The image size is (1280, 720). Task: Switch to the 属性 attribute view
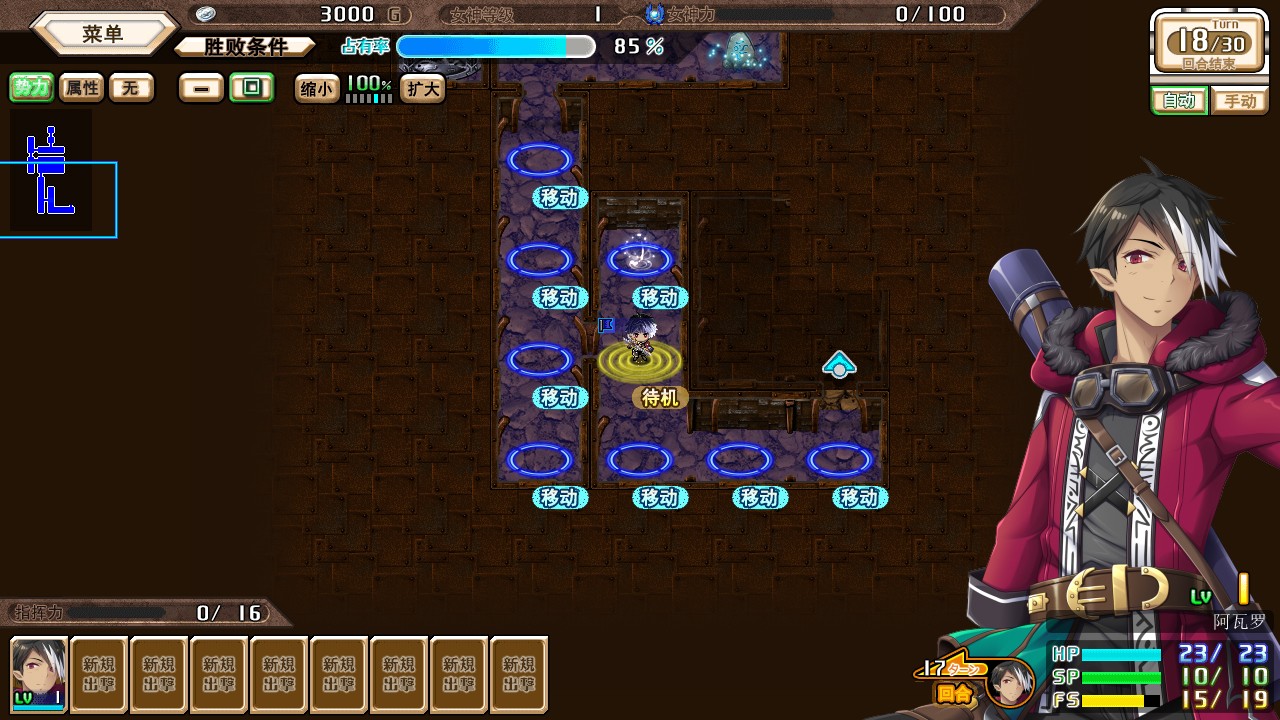coord(82,88)
